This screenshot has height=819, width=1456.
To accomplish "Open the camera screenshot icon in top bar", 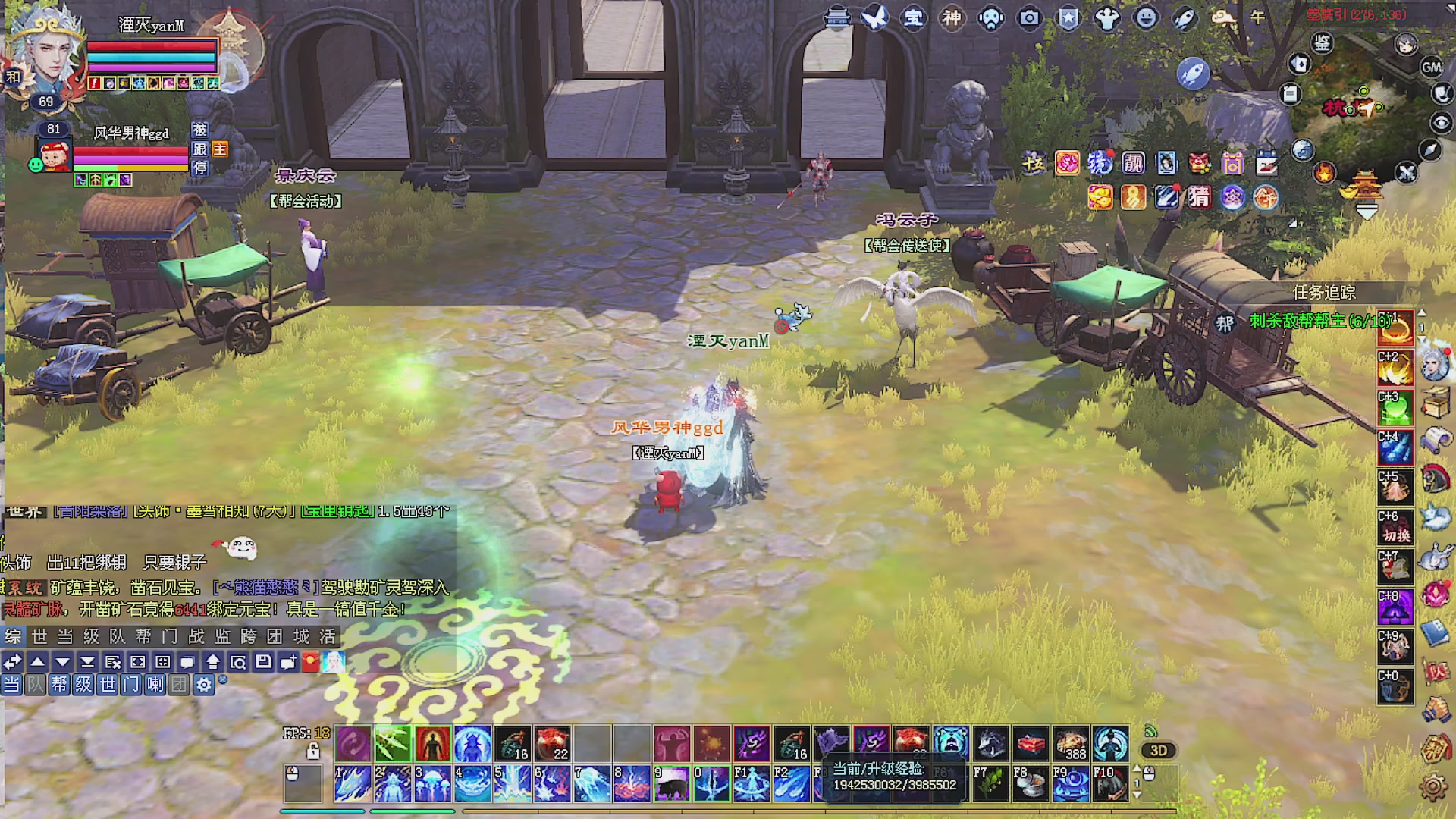I will coord(1029,17).
